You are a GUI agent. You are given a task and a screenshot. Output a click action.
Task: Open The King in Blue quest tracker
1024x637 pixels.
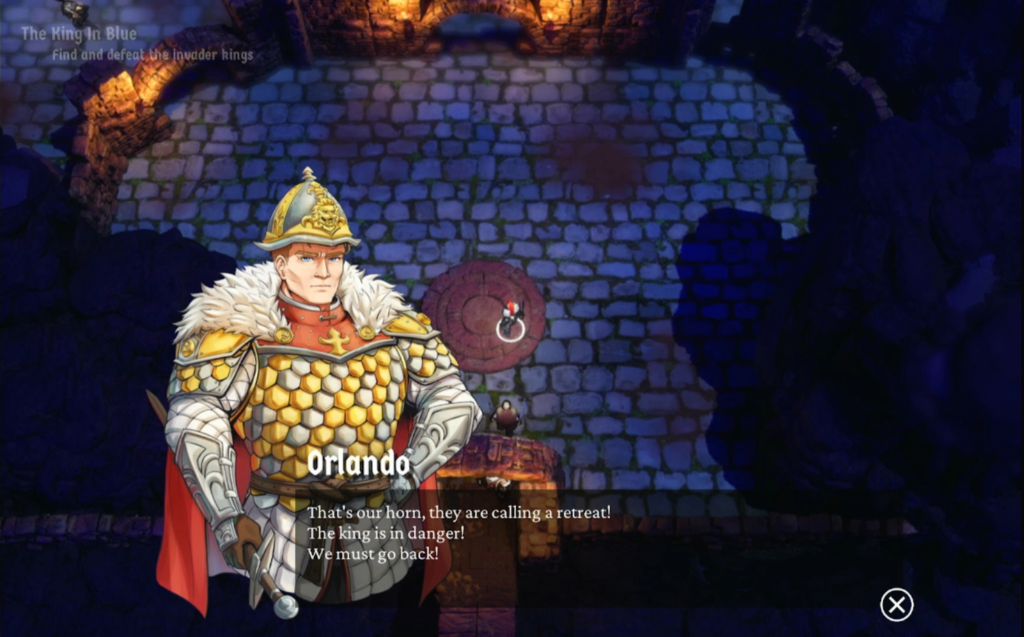79,34
